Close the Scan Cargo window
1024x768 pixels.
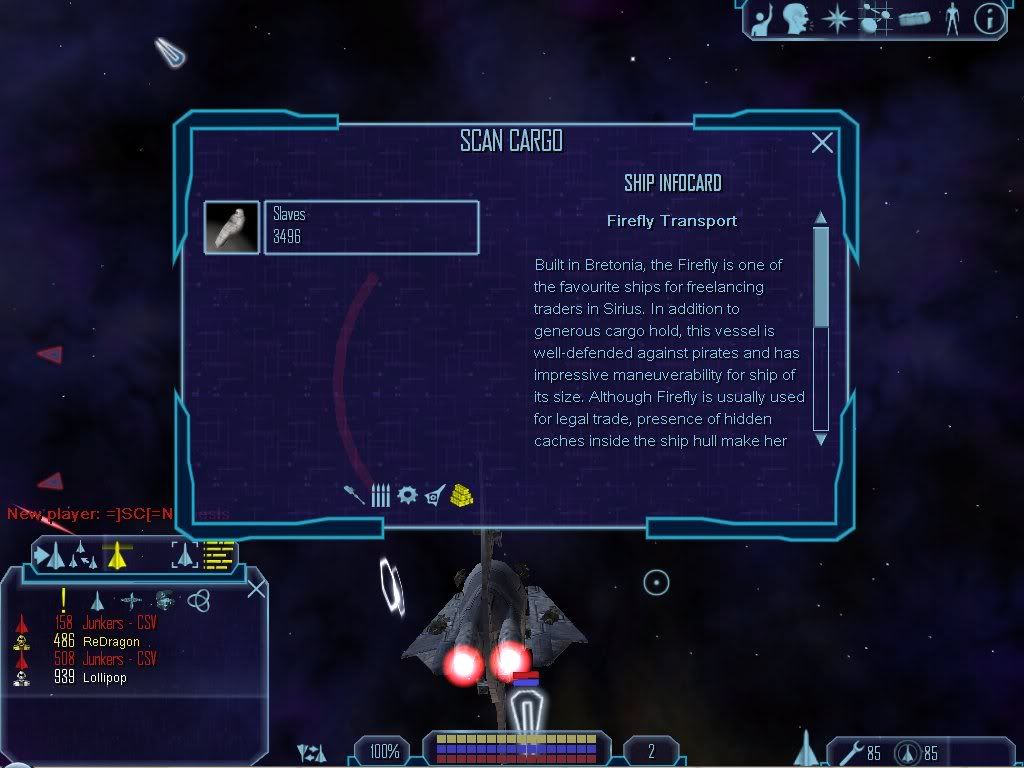pos(822,143)
